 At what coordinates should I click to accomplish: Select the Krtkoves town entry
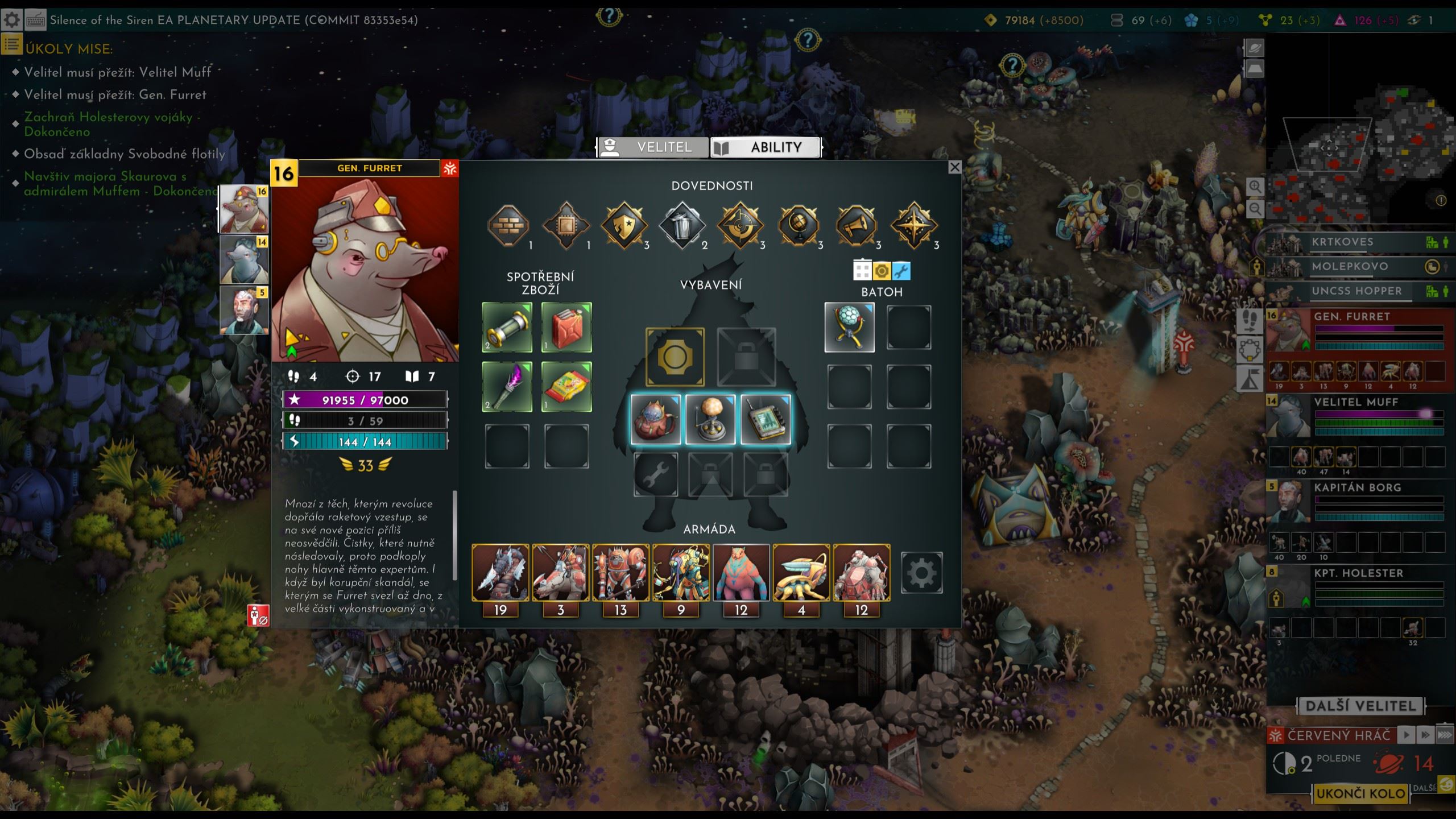(x=1342, y=242)
